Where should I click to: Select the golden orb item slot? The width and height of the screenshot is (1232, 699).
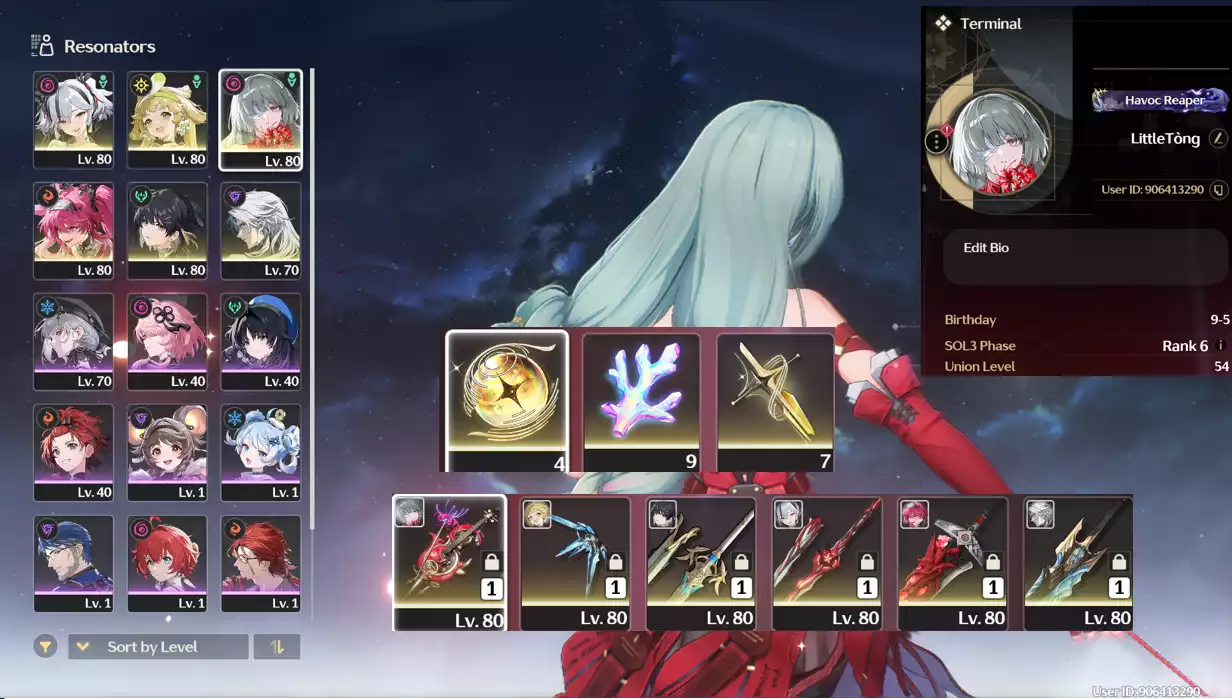pos(507,400)
